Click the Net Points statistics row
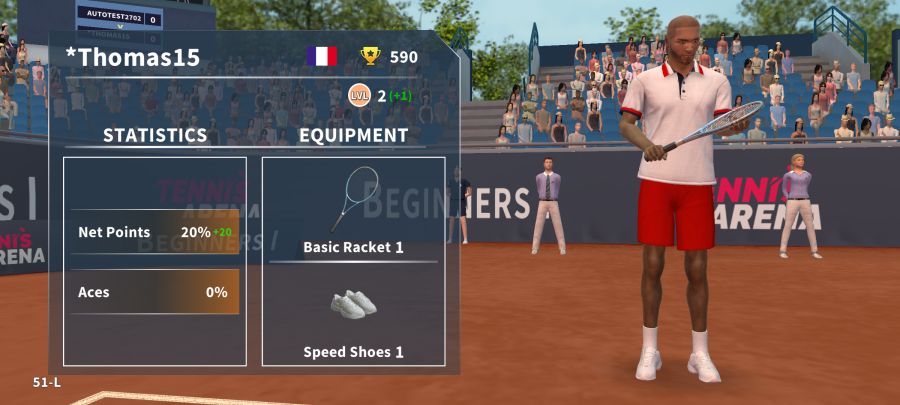Screen dimensions: 900x405 155,232
